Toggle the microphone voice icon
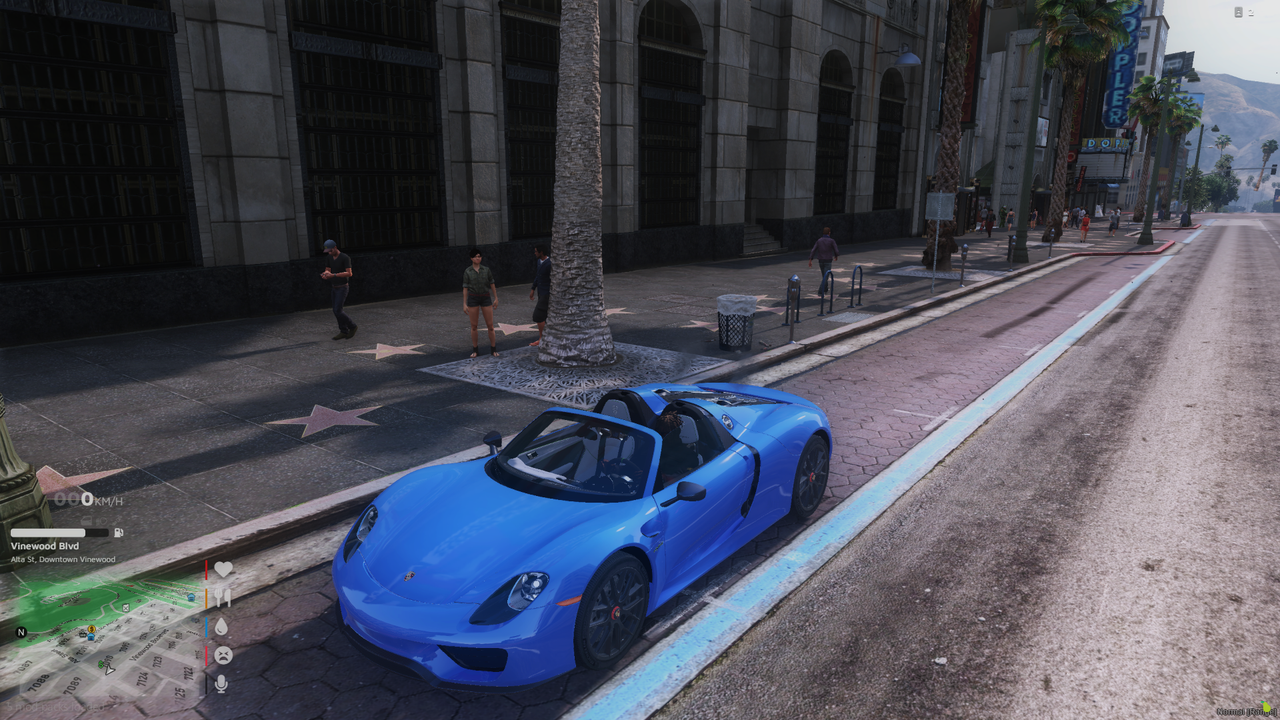This screenshot has height=720, width=1280. coord(221,684)
